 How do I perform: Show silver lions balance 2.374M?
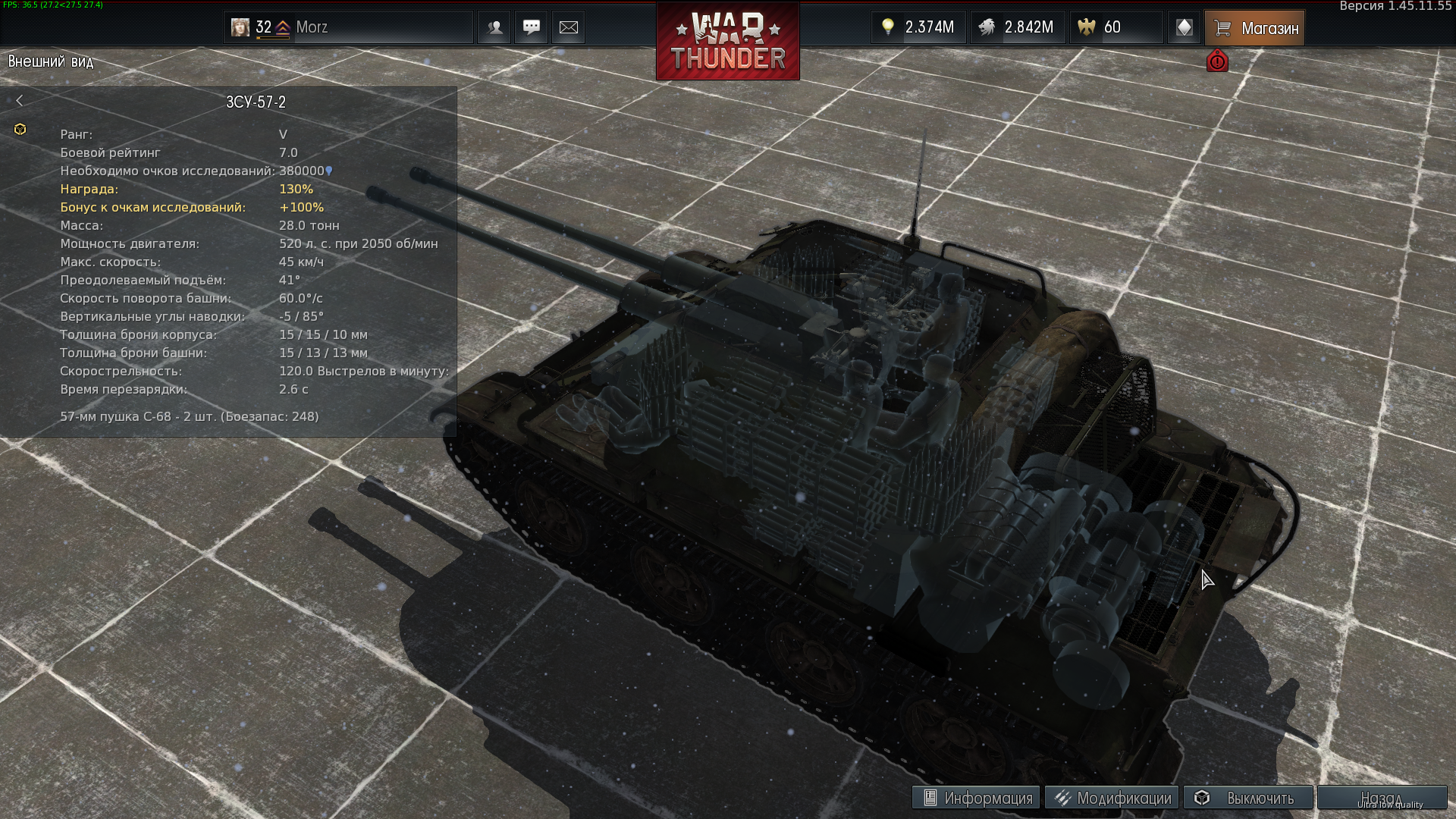pyautogui.click(x=918, y=27)
